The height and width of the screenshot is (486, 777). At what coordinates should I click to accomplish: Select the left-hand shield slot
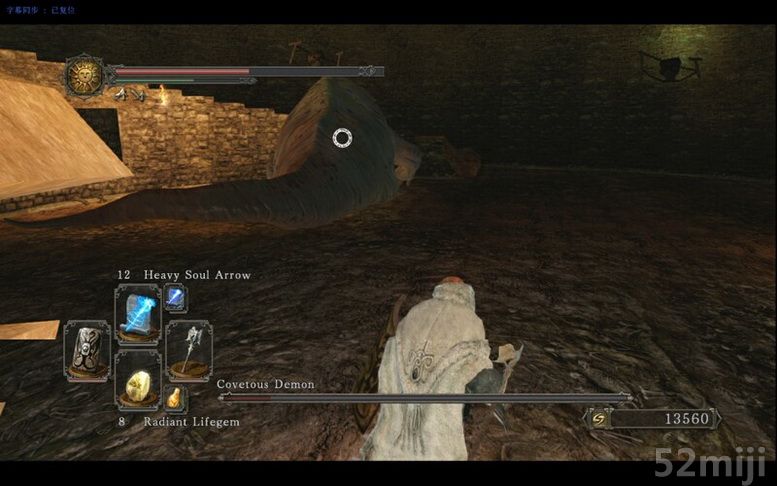pos(86,350)
